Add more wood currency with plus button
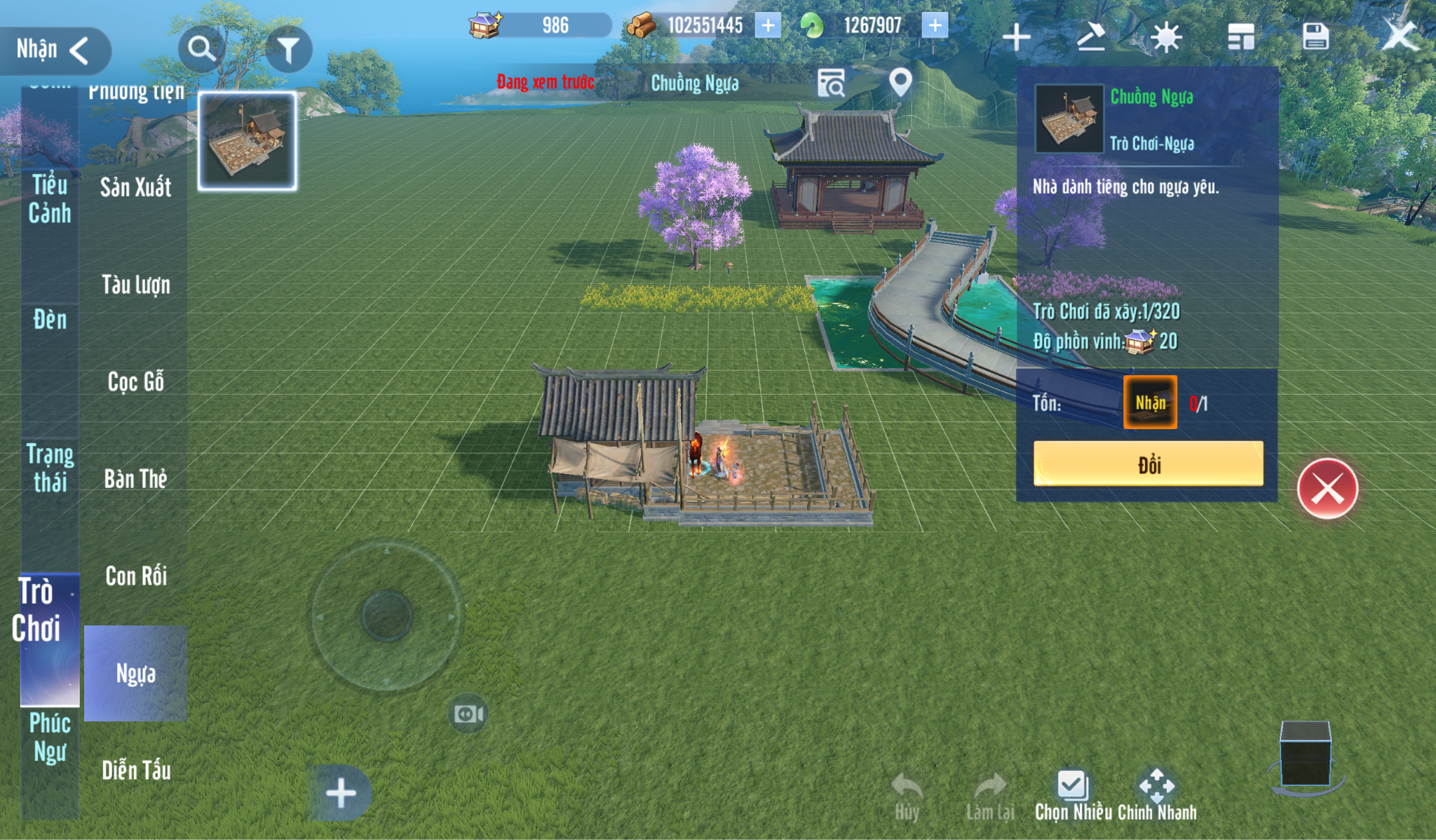Image resolution: width=1436 pixels, height=840 pixels. 768,26
